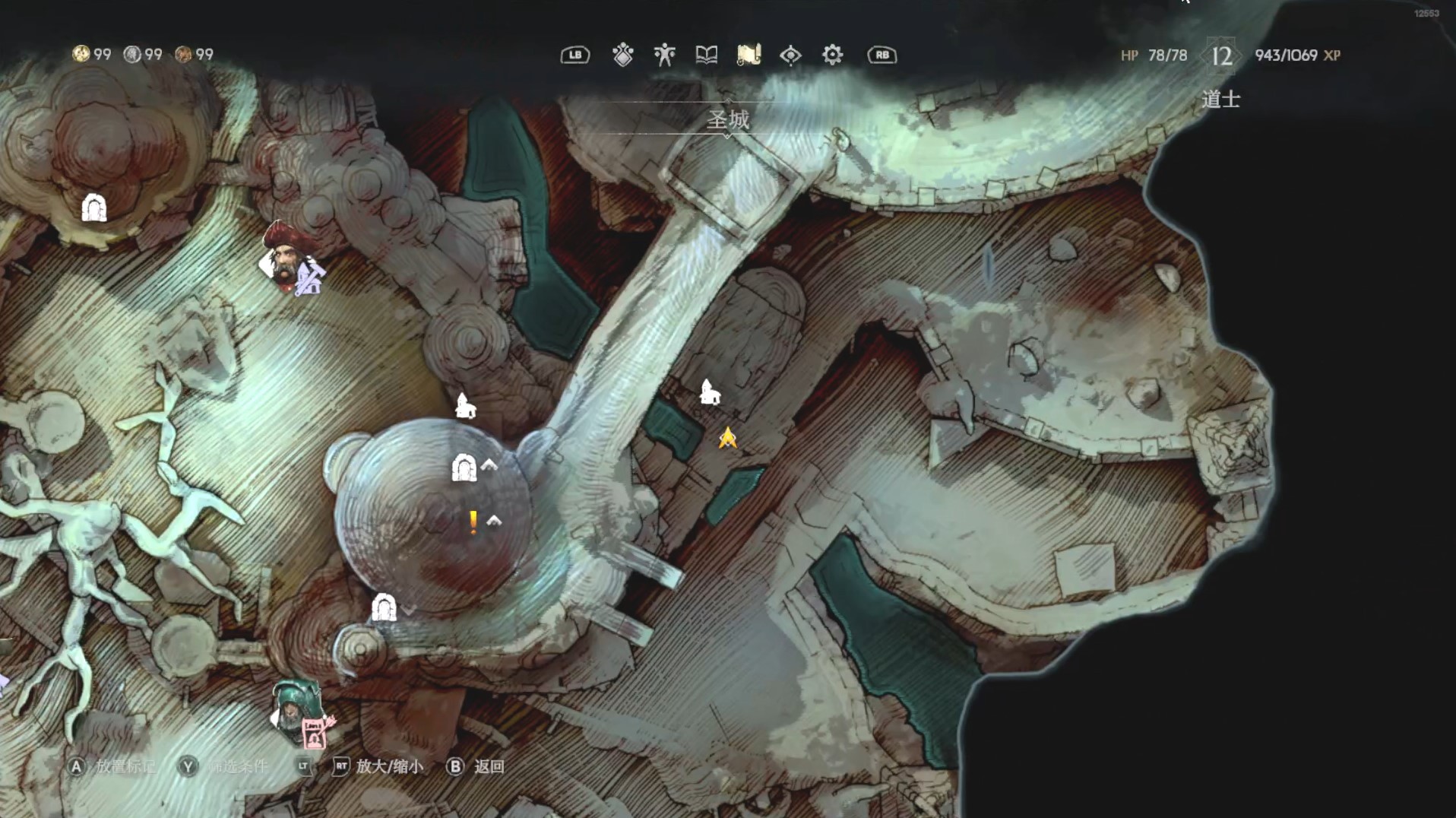The height and width of the screenshot is (818, 1456).
Task: Select the white shrine marker above the round dome
Action: [x=465, y=406]
